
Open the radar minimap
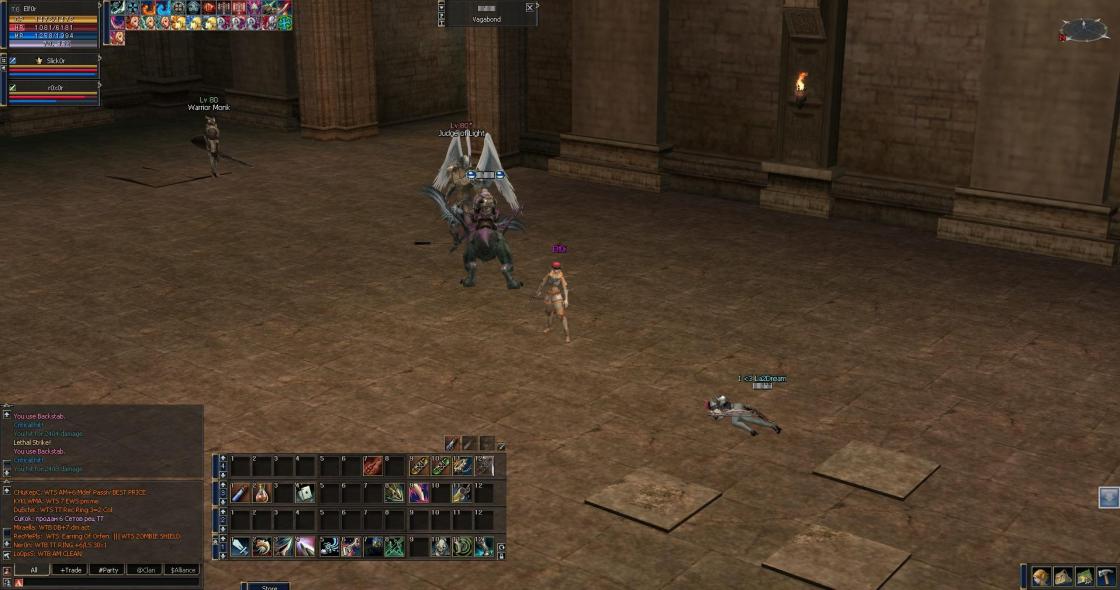(x=1084, y=31)
